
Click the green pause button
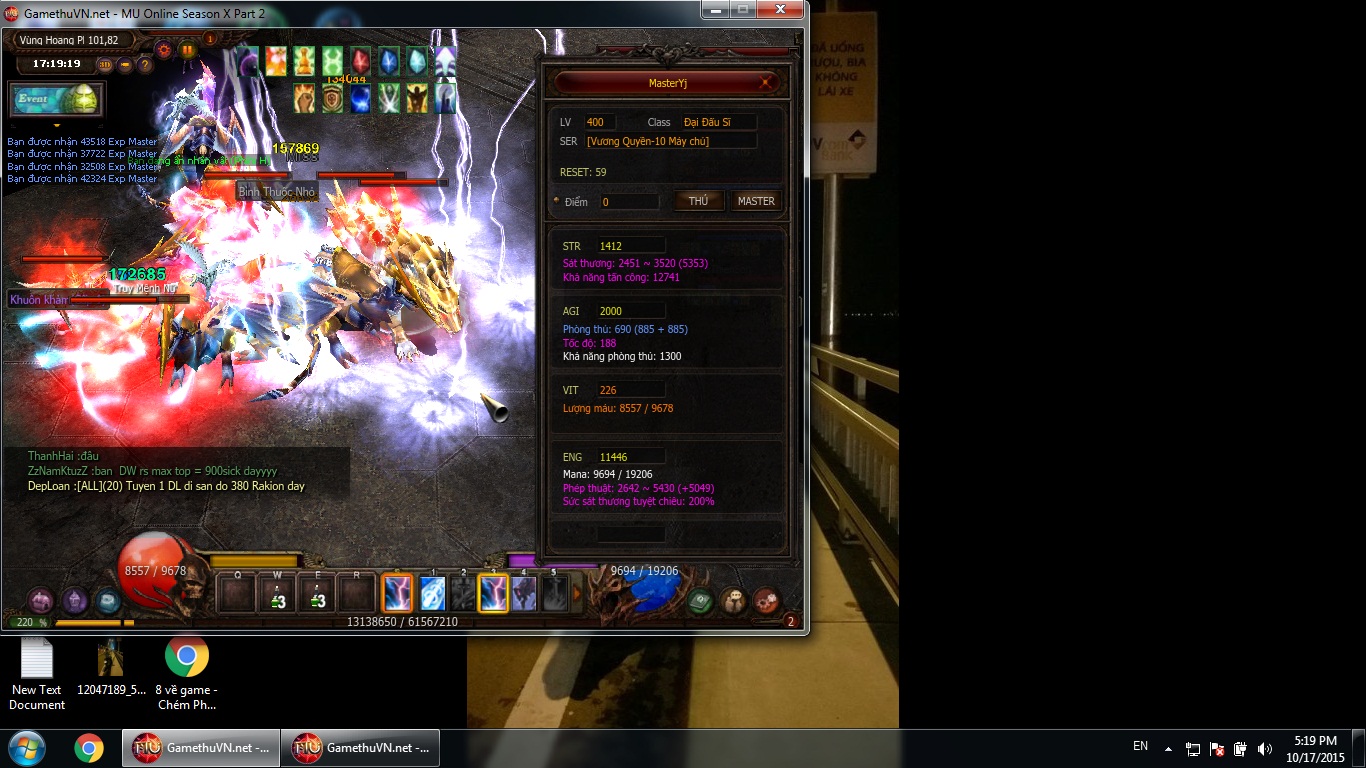[x=187, y=49]
